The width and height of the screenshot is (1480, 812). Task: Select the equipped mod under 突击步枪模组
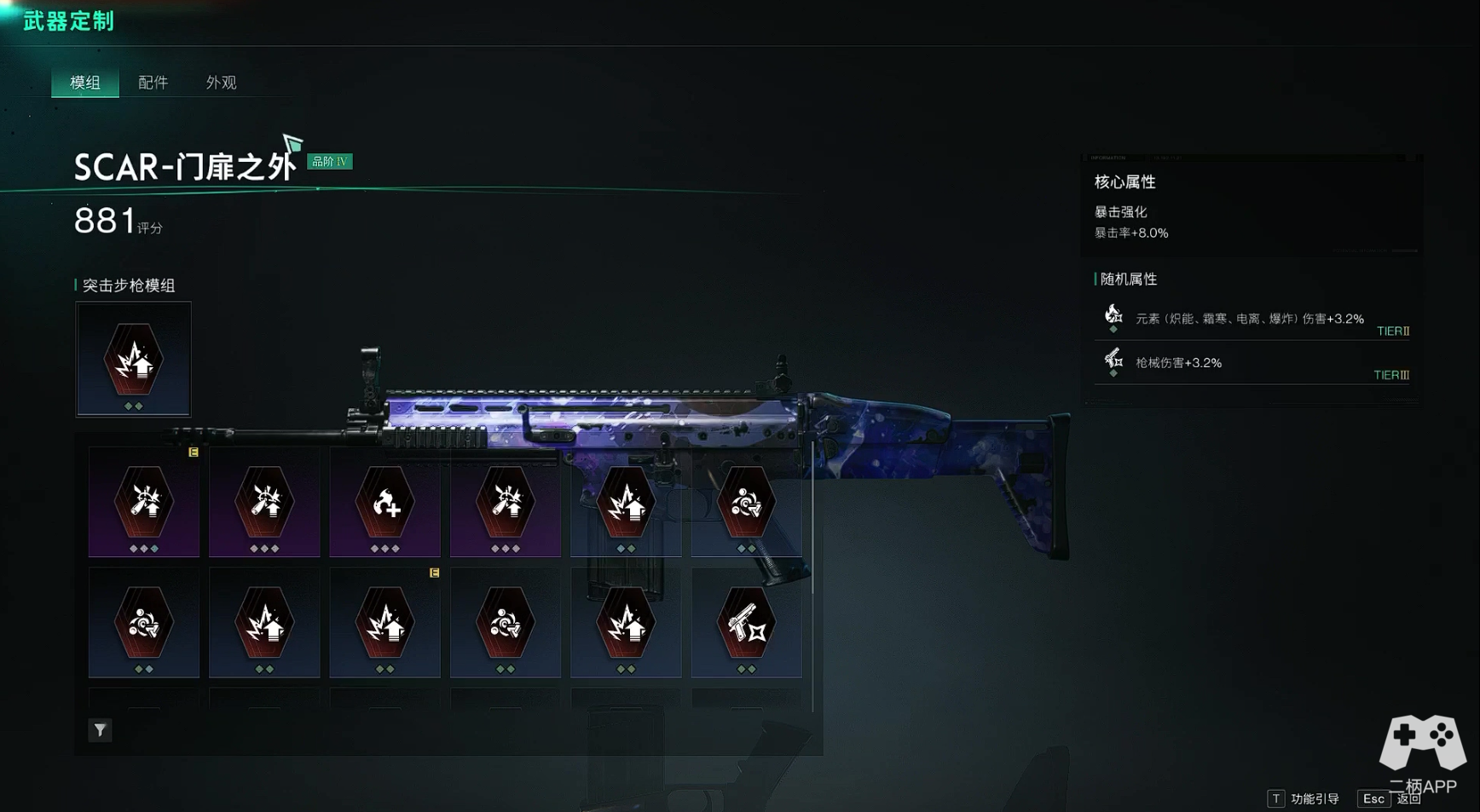134,360
